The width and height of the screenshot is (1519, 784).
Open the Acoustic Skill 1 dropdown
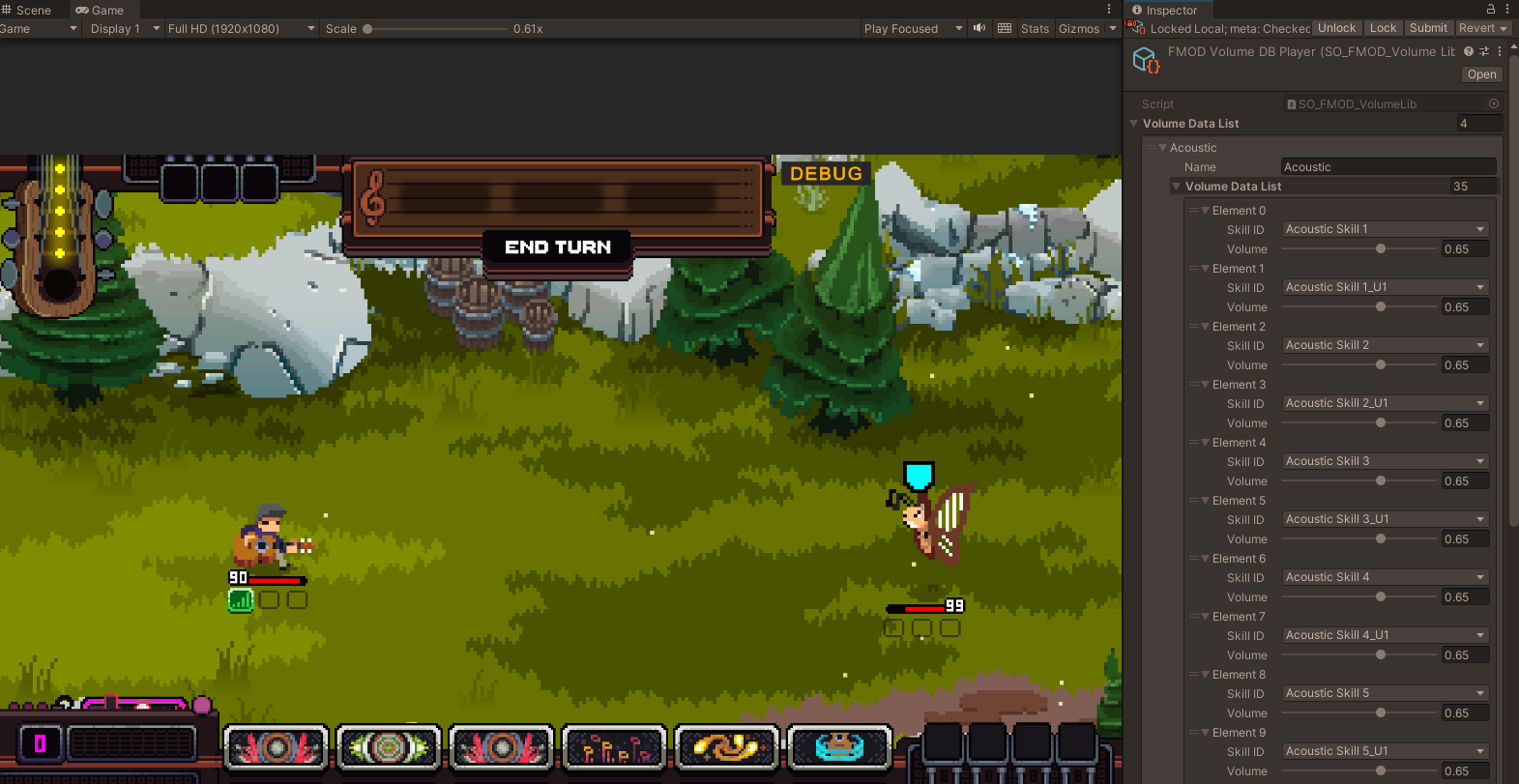click(x=1385, y=229)
